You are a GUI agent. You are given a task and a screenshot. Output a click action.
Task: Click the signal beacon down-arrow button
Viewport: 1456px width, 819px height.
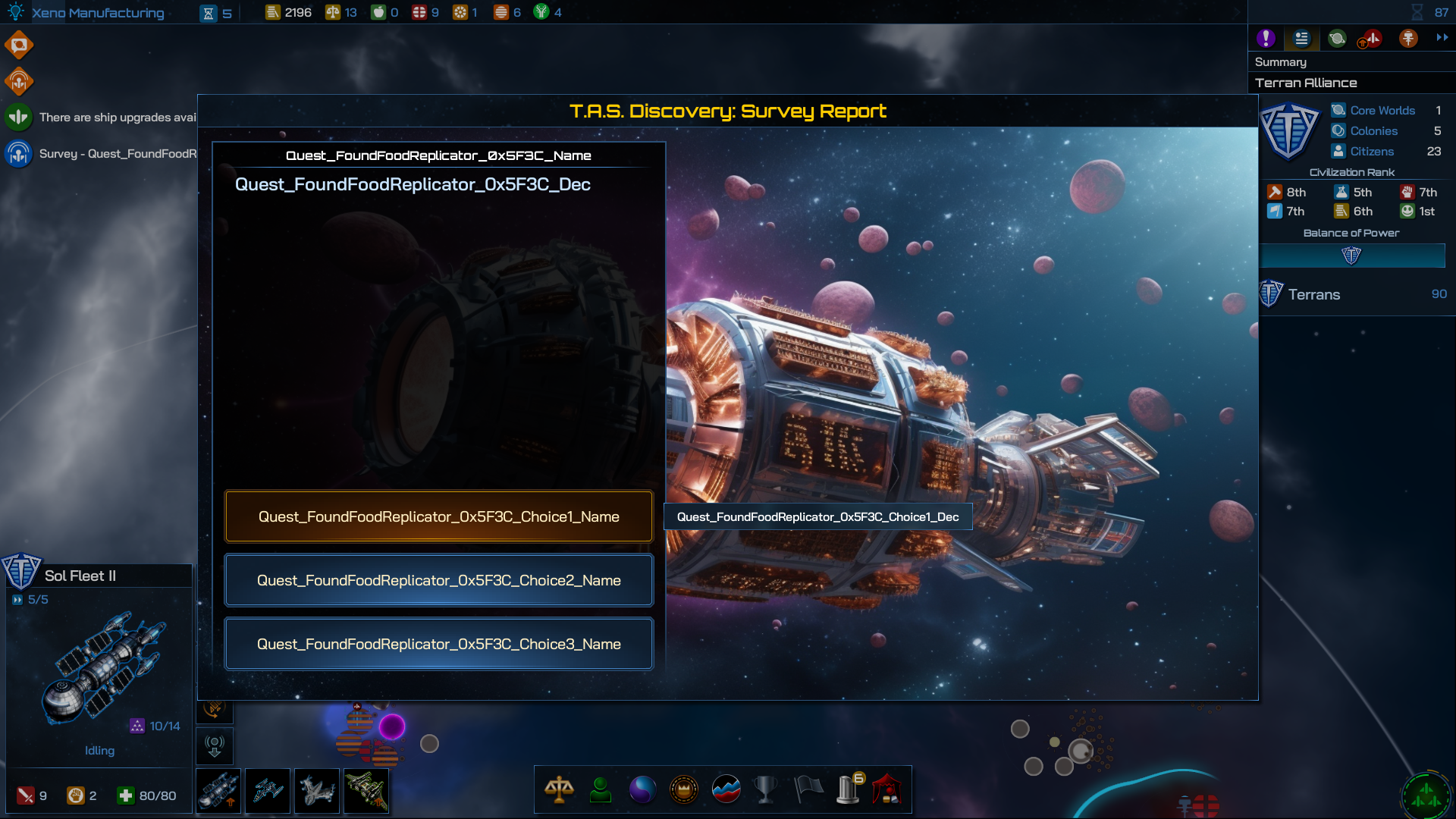(215, 745)
